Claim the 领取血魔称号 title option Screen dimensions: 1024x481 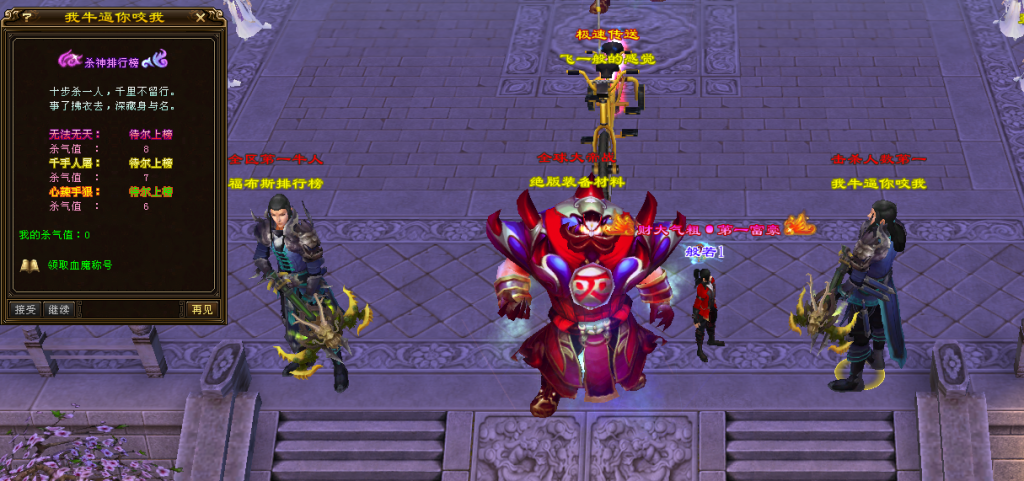click(79, 266)
